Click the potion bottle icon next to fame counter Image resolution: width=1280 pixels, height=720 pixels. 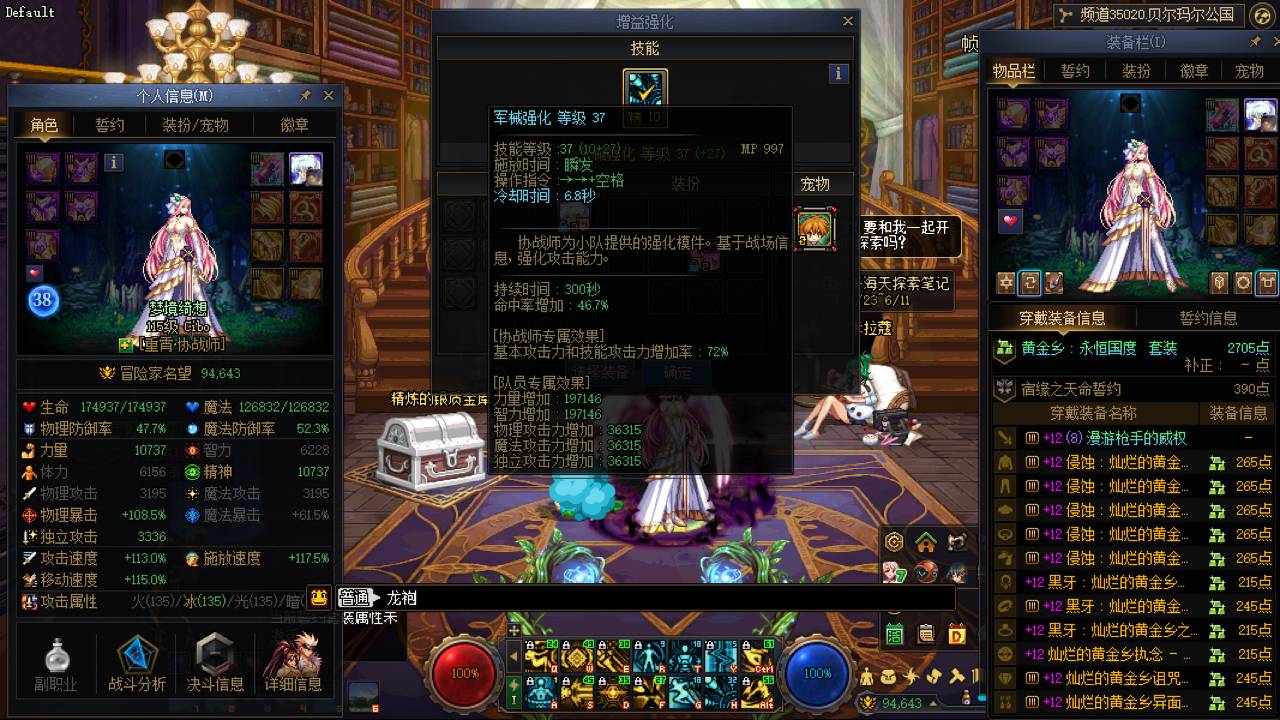click(967, 697)
